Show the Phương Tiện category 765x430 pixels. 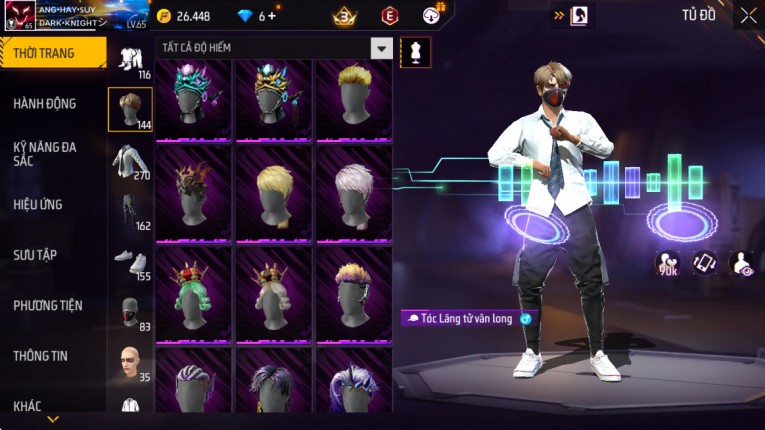coord(48,305)
